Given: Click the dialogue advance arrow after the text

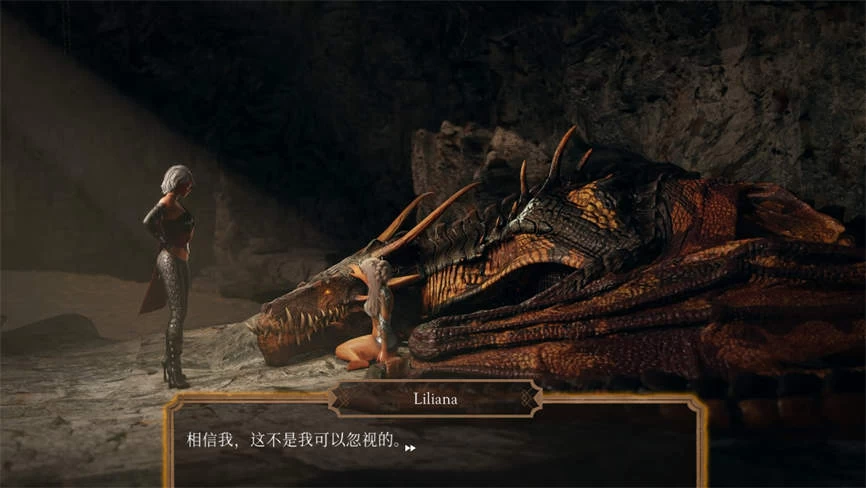Looking at the screenshot, I should pyautogui.click(x=410, y=448).
